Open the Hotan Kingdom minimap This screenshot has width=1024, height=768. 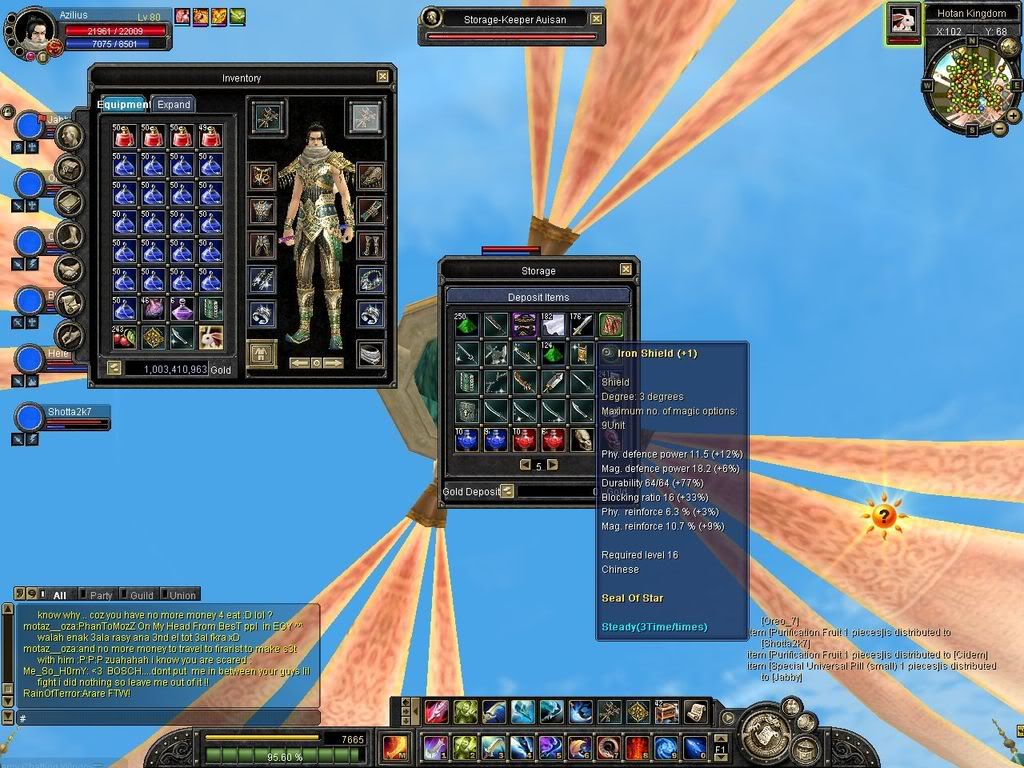click(966, 85)
